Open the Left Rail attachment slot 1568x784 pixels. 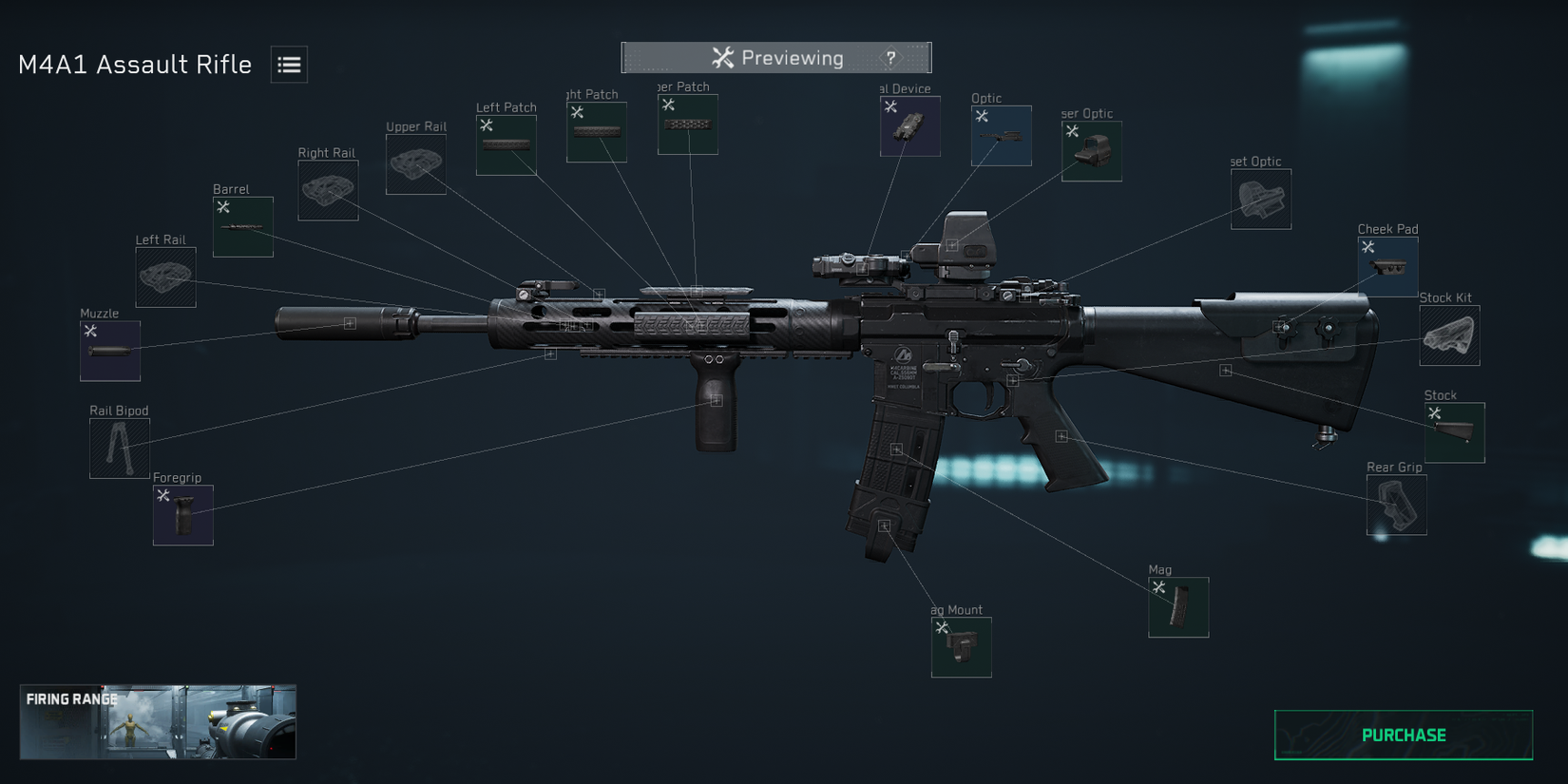164,277
